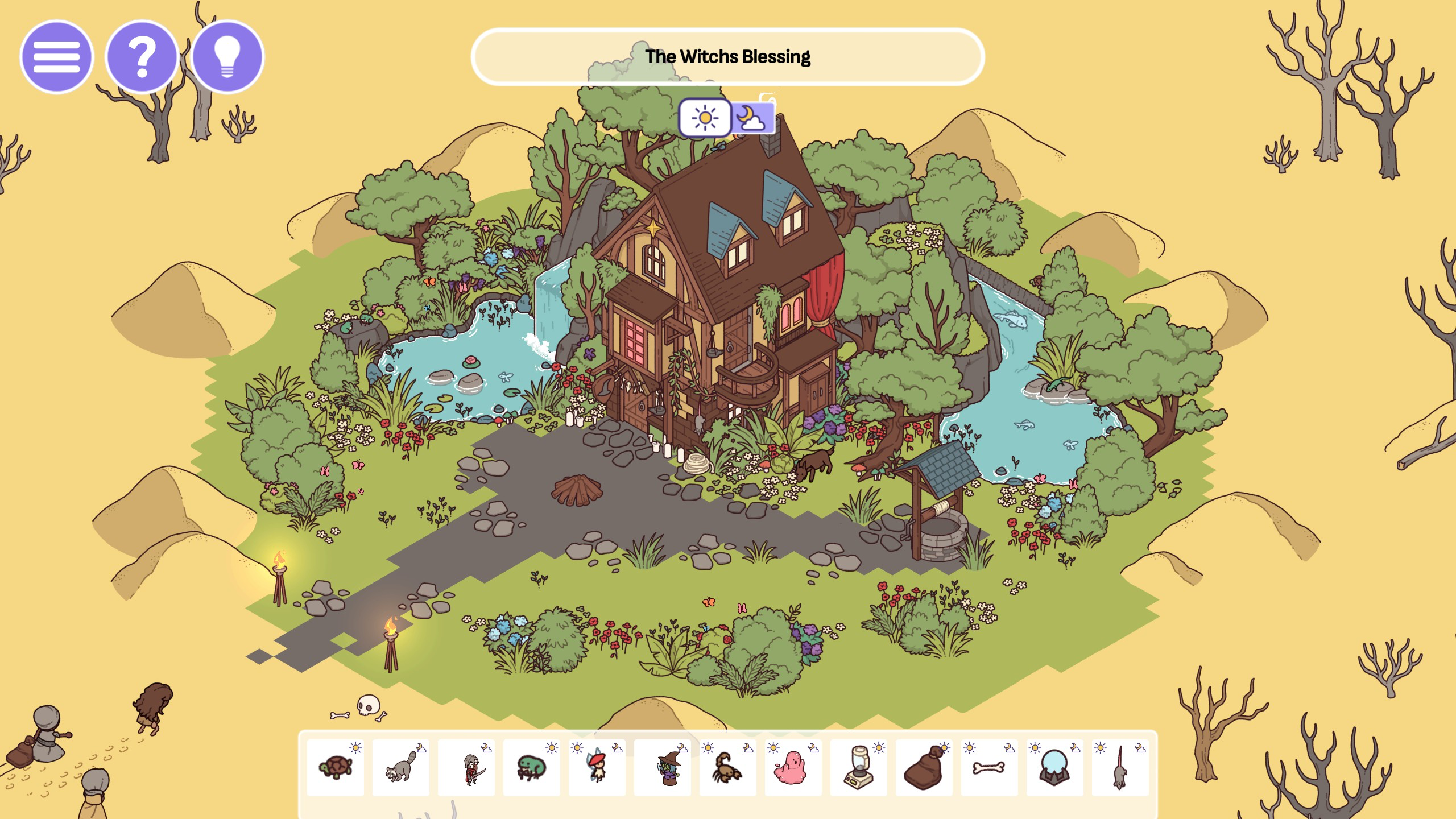Switch the scene to nighttime
Image resolution: width=1456 pixels, height=819 pixels.
click(x=752, y=118)
